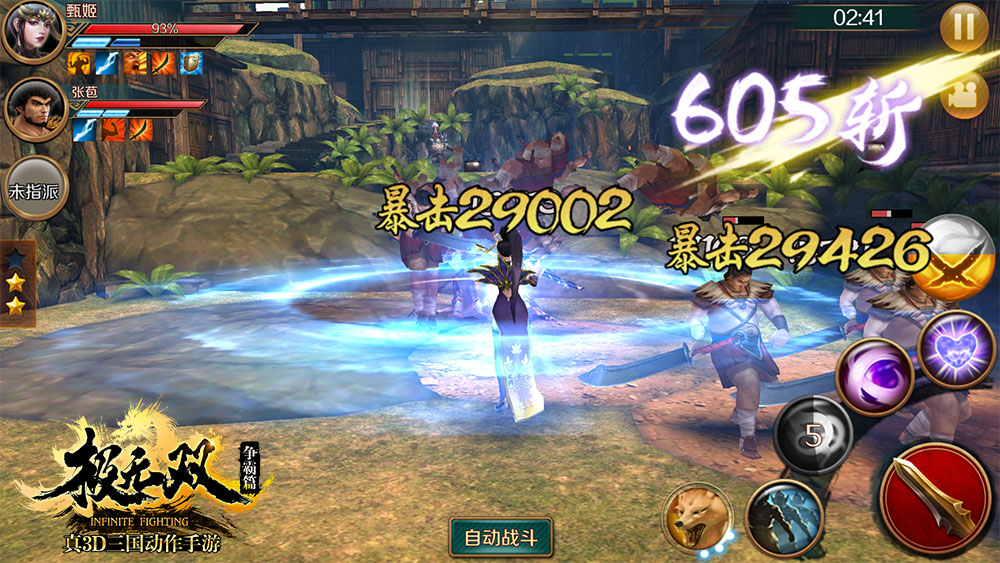The image size is (1000, 563).
Task: Activate the purple heart skill
Action: pos(955,349)
